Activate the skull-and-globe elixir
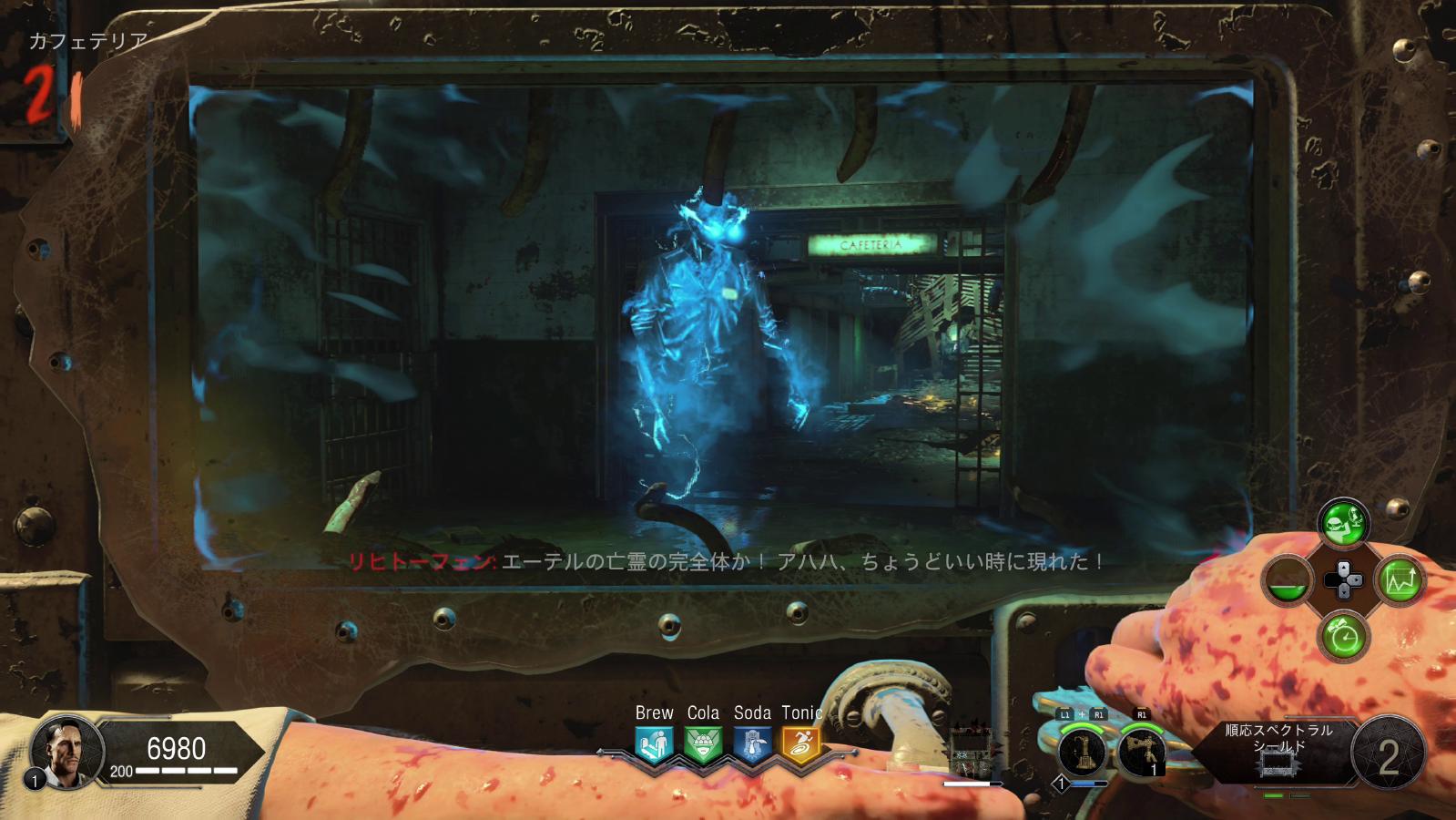This screenshot has width=1456, height=820. 1343,523
